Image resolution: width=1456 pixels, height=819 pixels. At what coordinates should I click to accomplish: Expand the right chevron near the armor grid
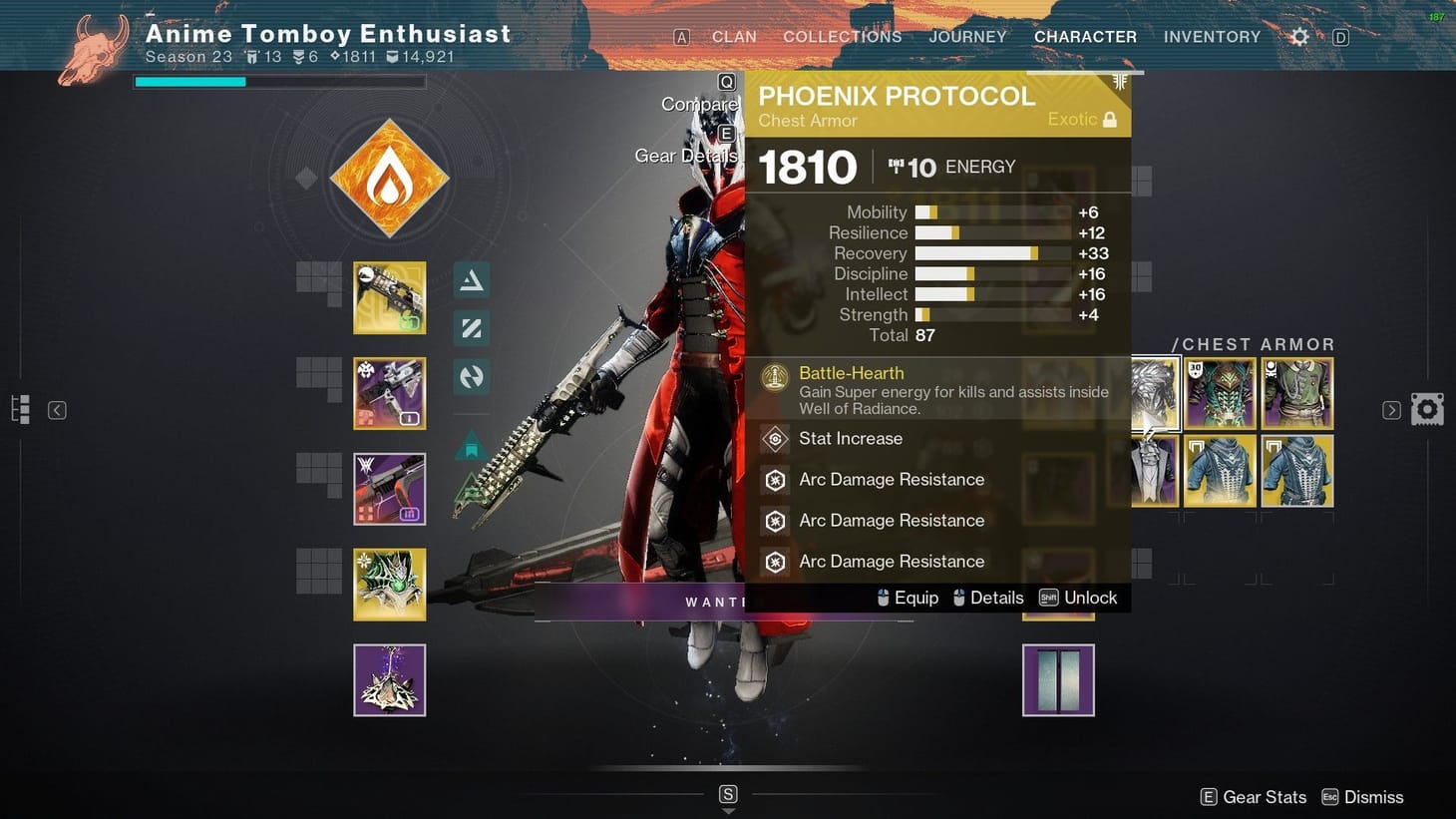(1390, 409)
